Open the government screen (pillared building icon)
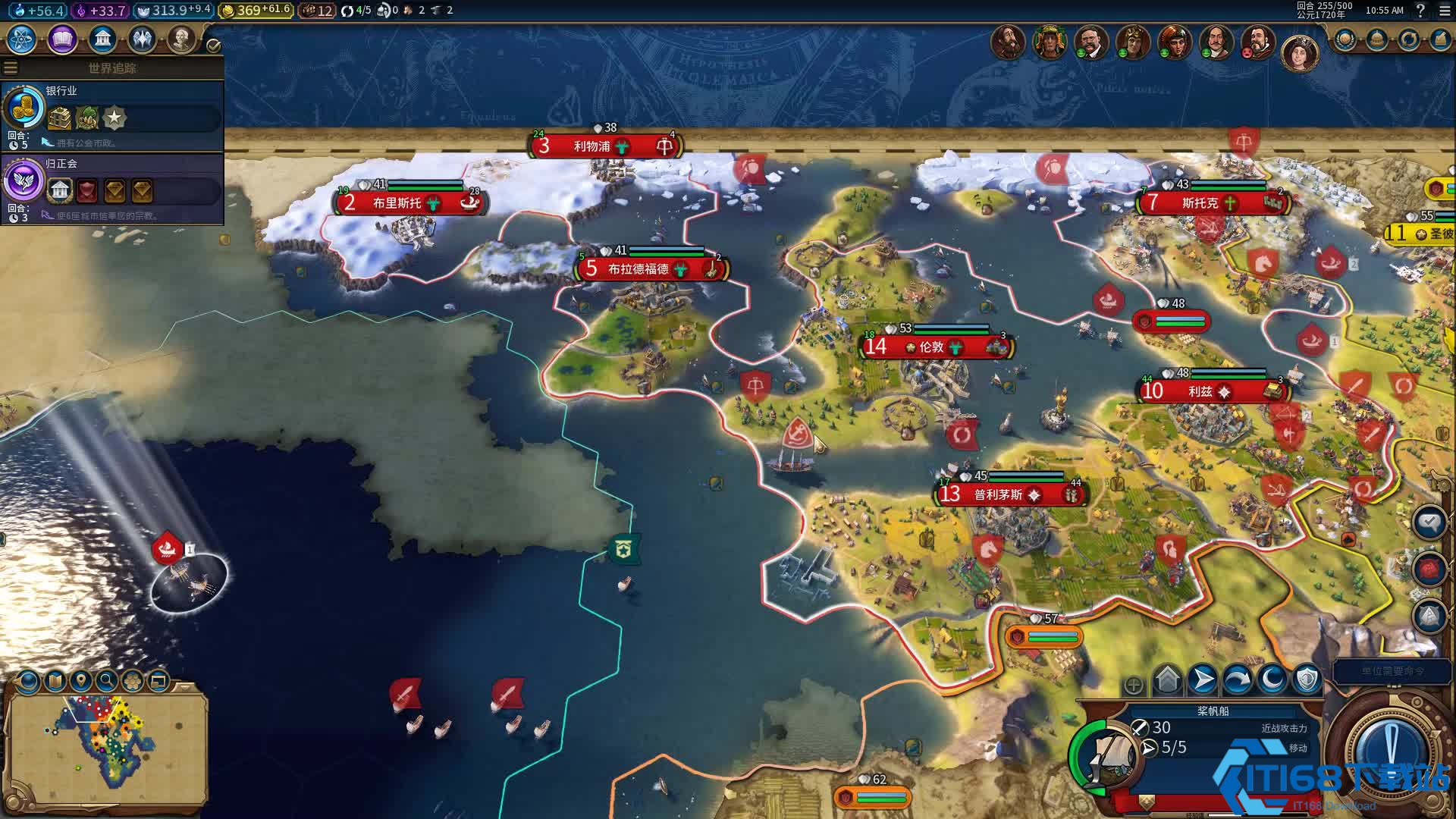Image resolution: width=1456 pixels, height=819 pixels. pyautogui.click(x=102, y=39)
